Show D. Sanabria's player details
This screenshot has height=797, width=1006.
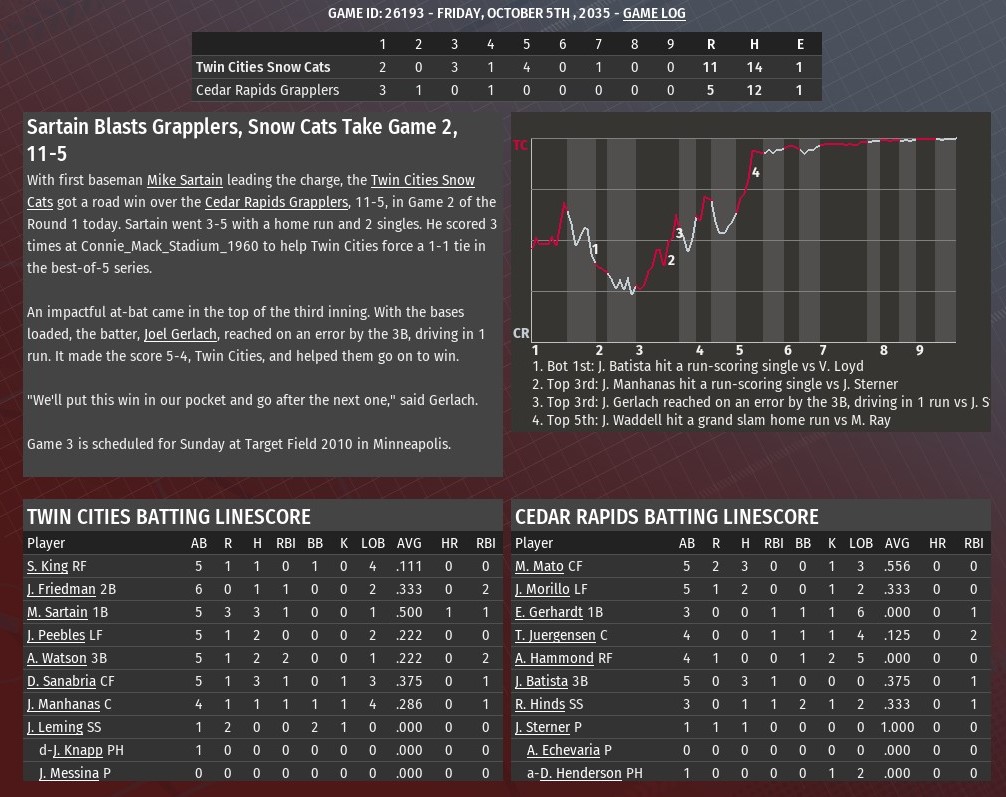pyautogui.click(x=62, y=681)
